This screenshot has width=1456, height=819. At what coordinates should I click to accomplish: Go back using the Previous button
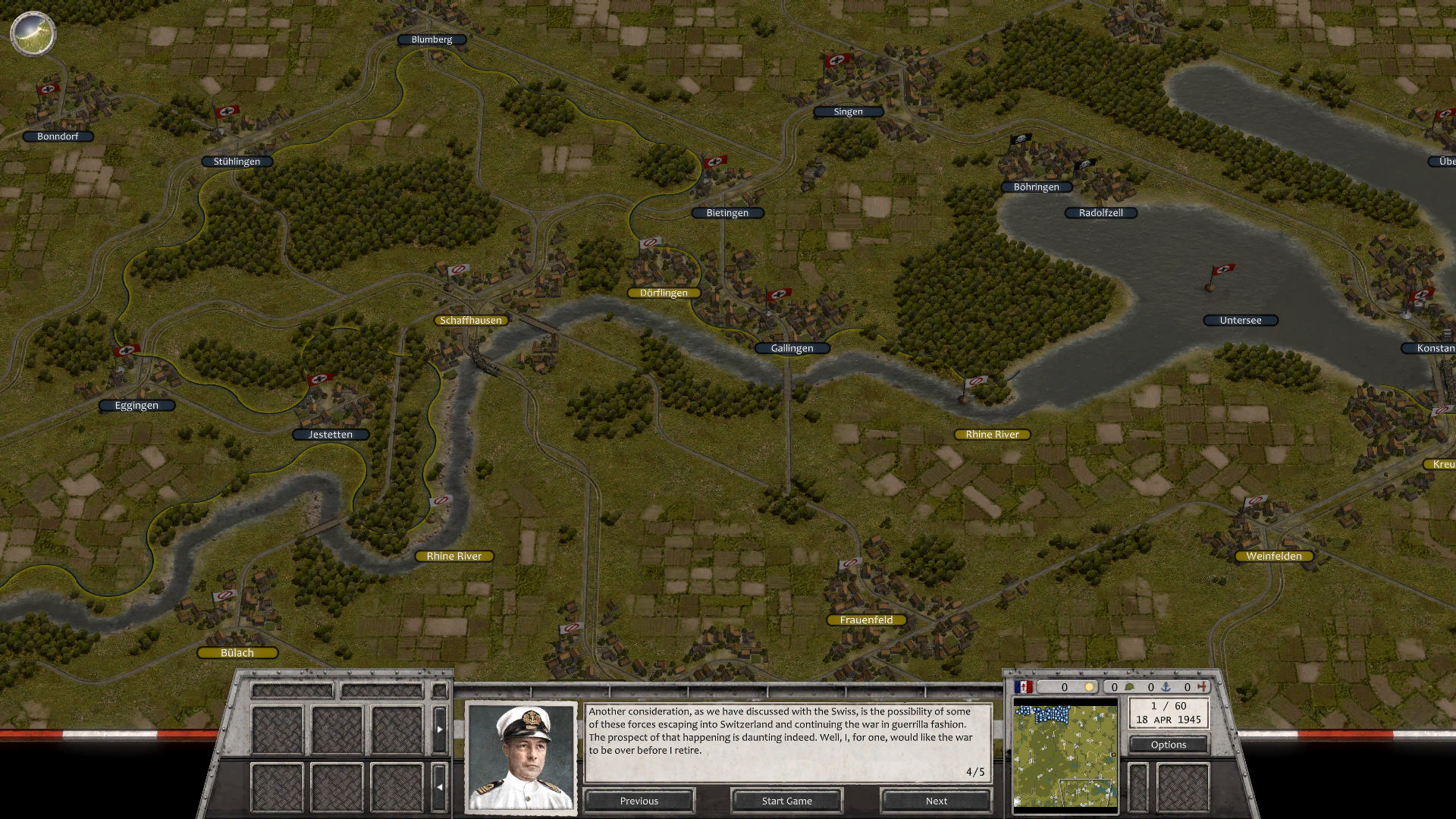click(x=639, y=801)
